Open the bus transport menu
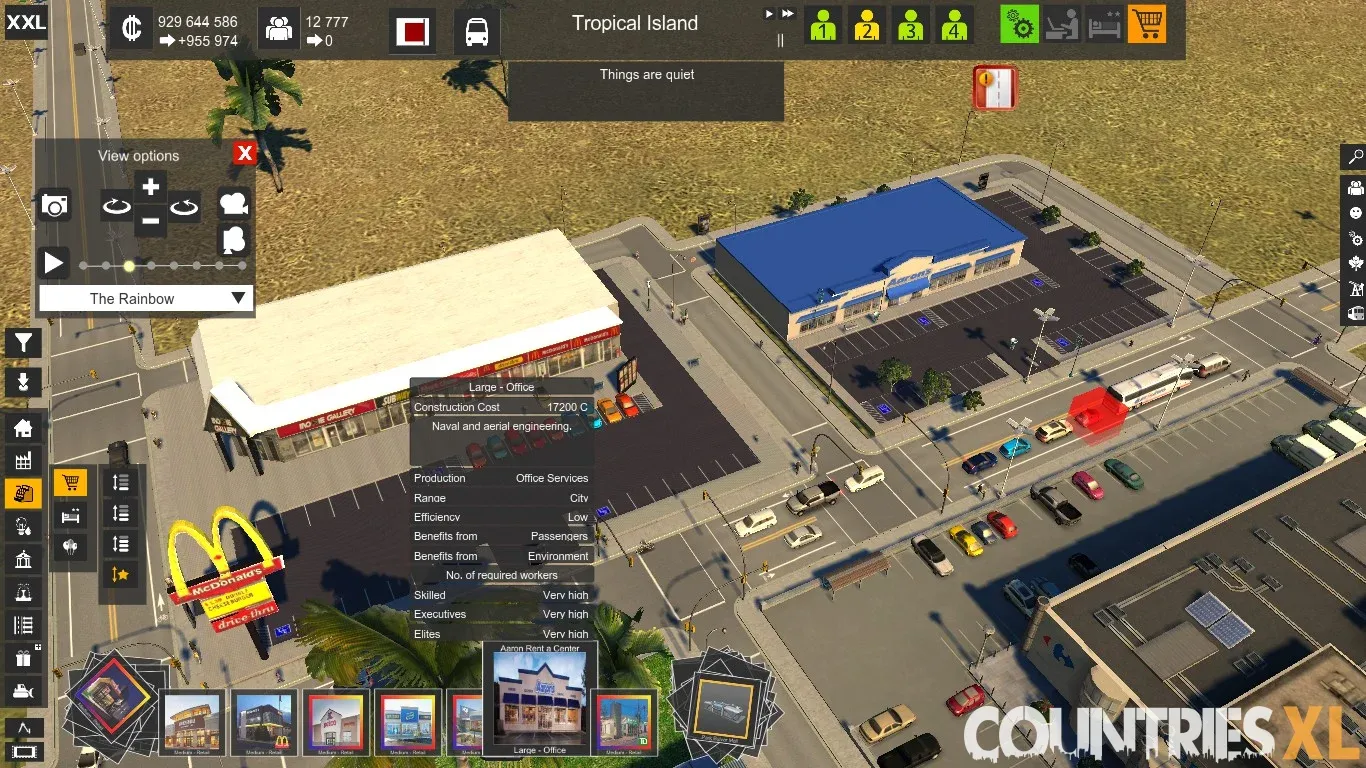This screenshot has width=1366, height=768. [477, 32]
